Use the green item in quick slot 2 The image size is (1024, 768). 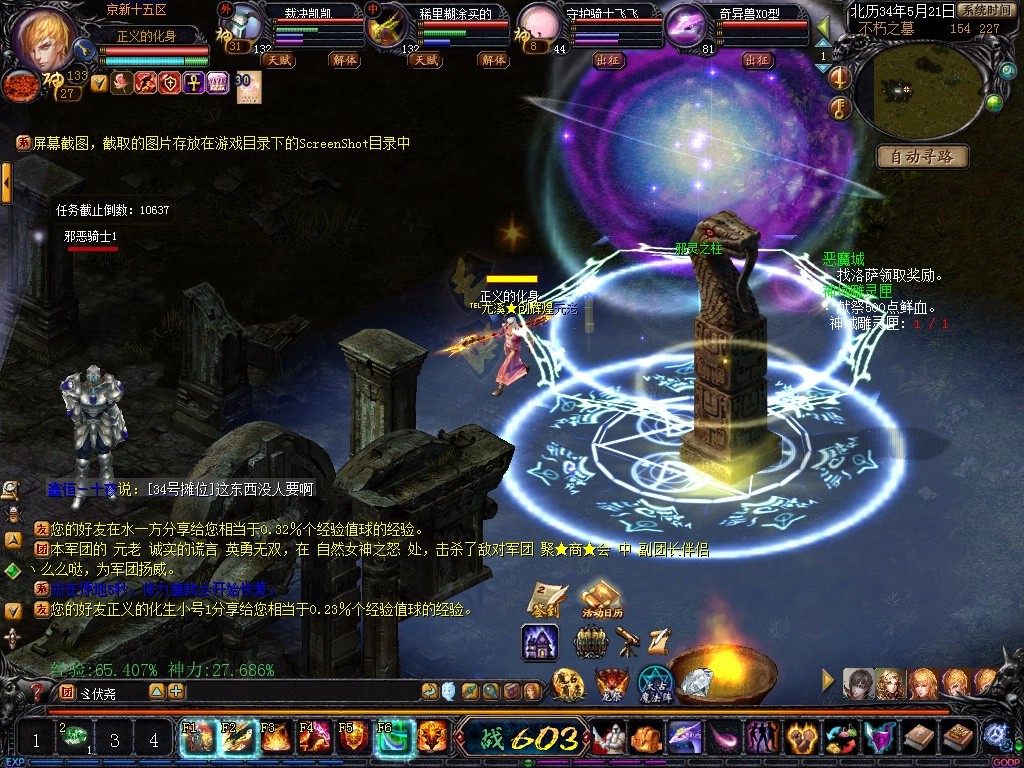click(x=73, y=738)
